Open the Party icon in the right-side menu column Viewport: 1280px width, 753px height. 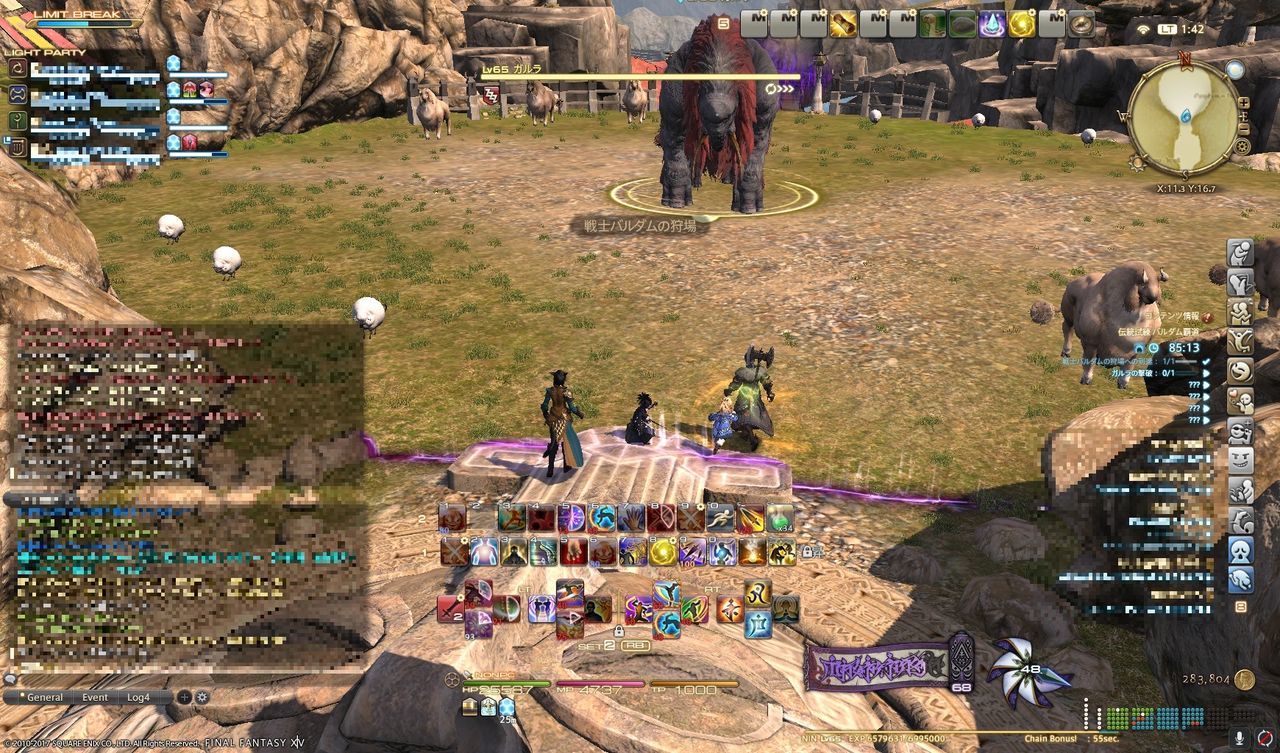[1238, 311]
